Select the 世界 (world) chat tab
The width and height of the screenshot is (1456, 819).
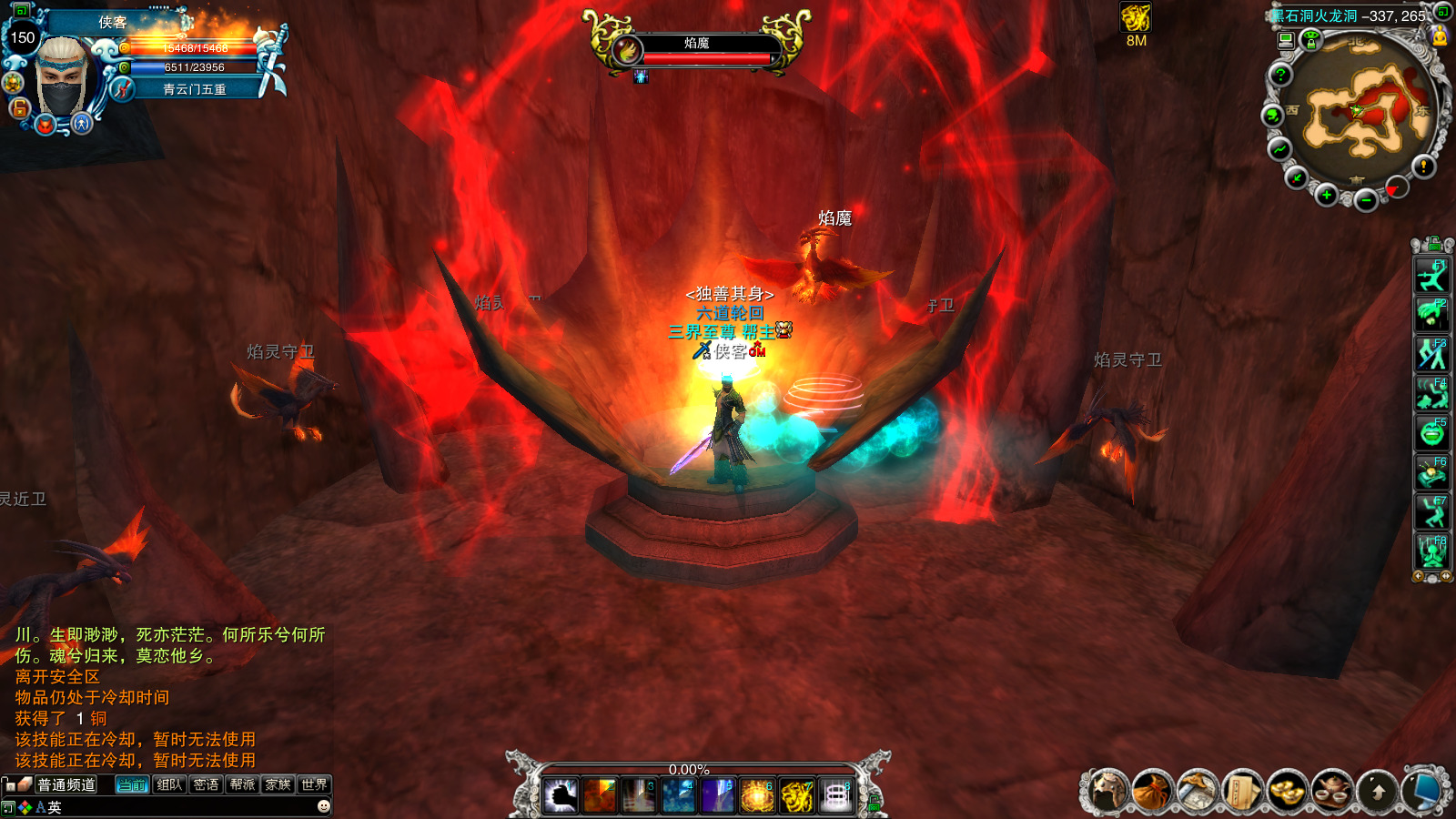(x=314, y=784)
